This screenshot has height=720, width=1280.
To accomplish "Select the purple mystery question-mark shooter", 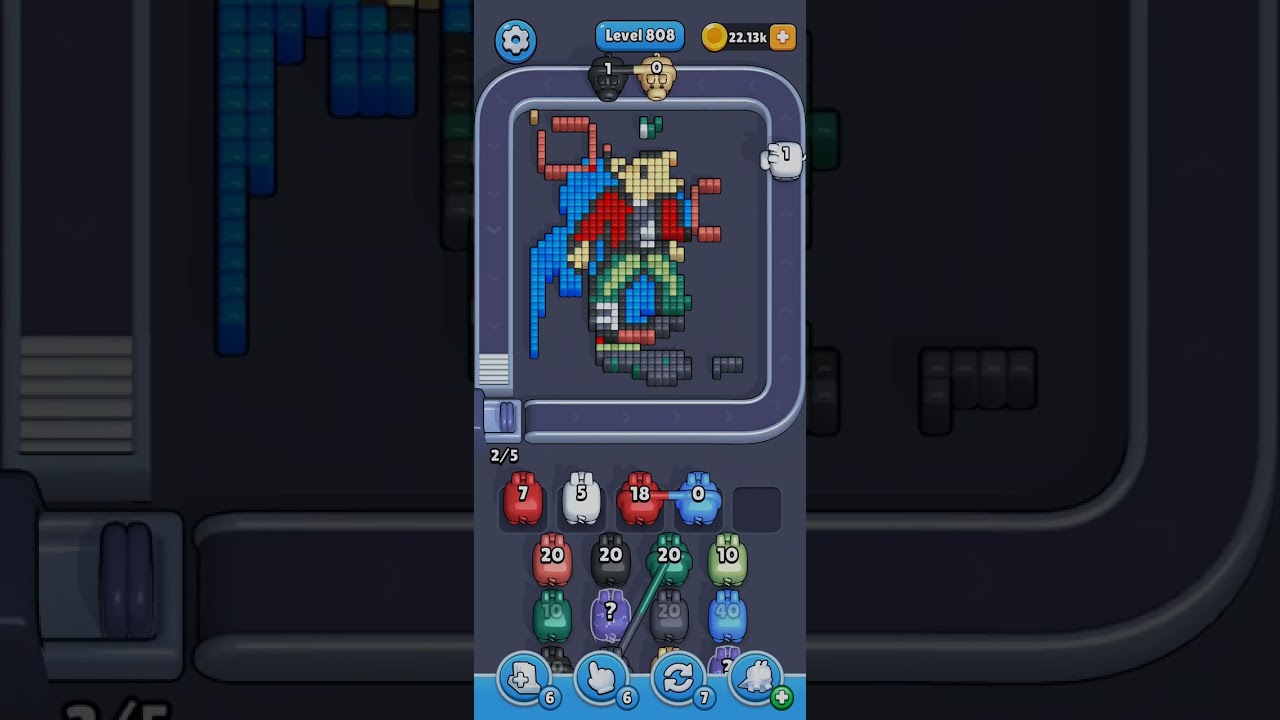I will [x=610, y=616].
